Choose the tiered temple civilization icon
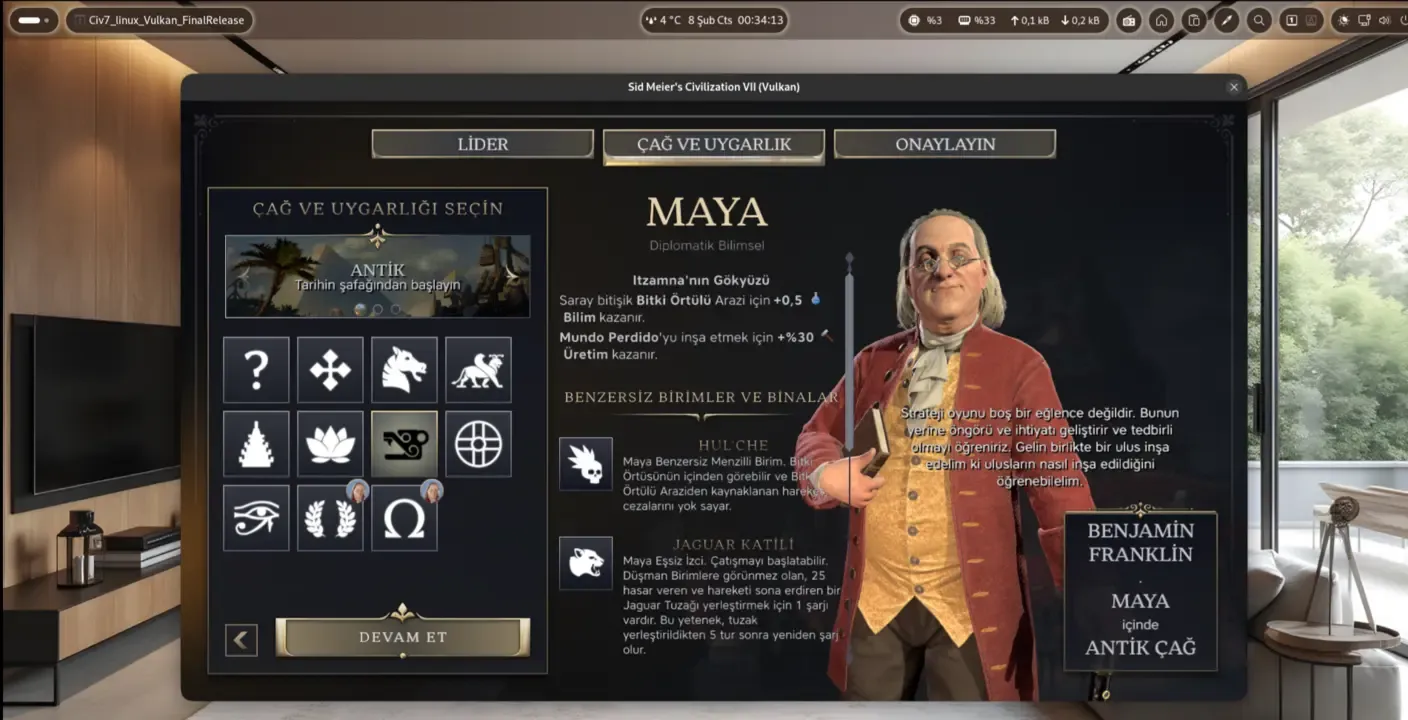1408x720 pixels. [x=256, y=444]
